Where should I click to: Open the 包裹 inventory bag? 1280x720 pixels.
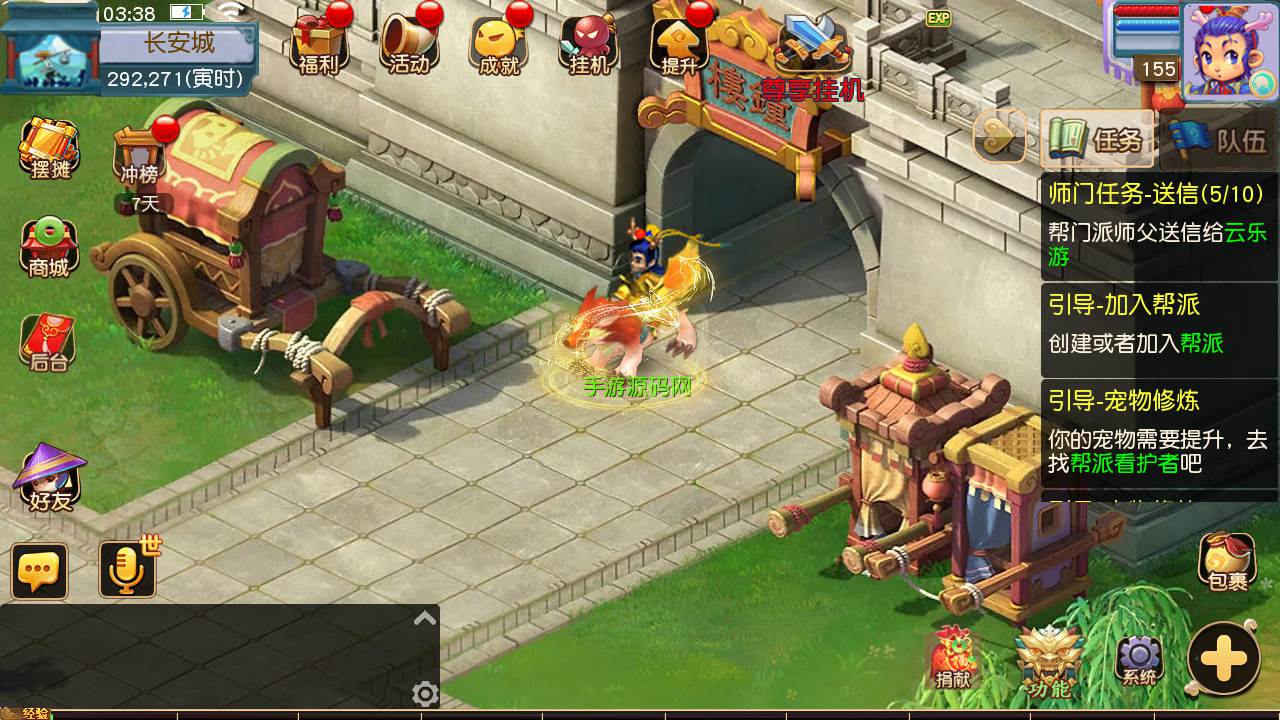pos(1227,562)
